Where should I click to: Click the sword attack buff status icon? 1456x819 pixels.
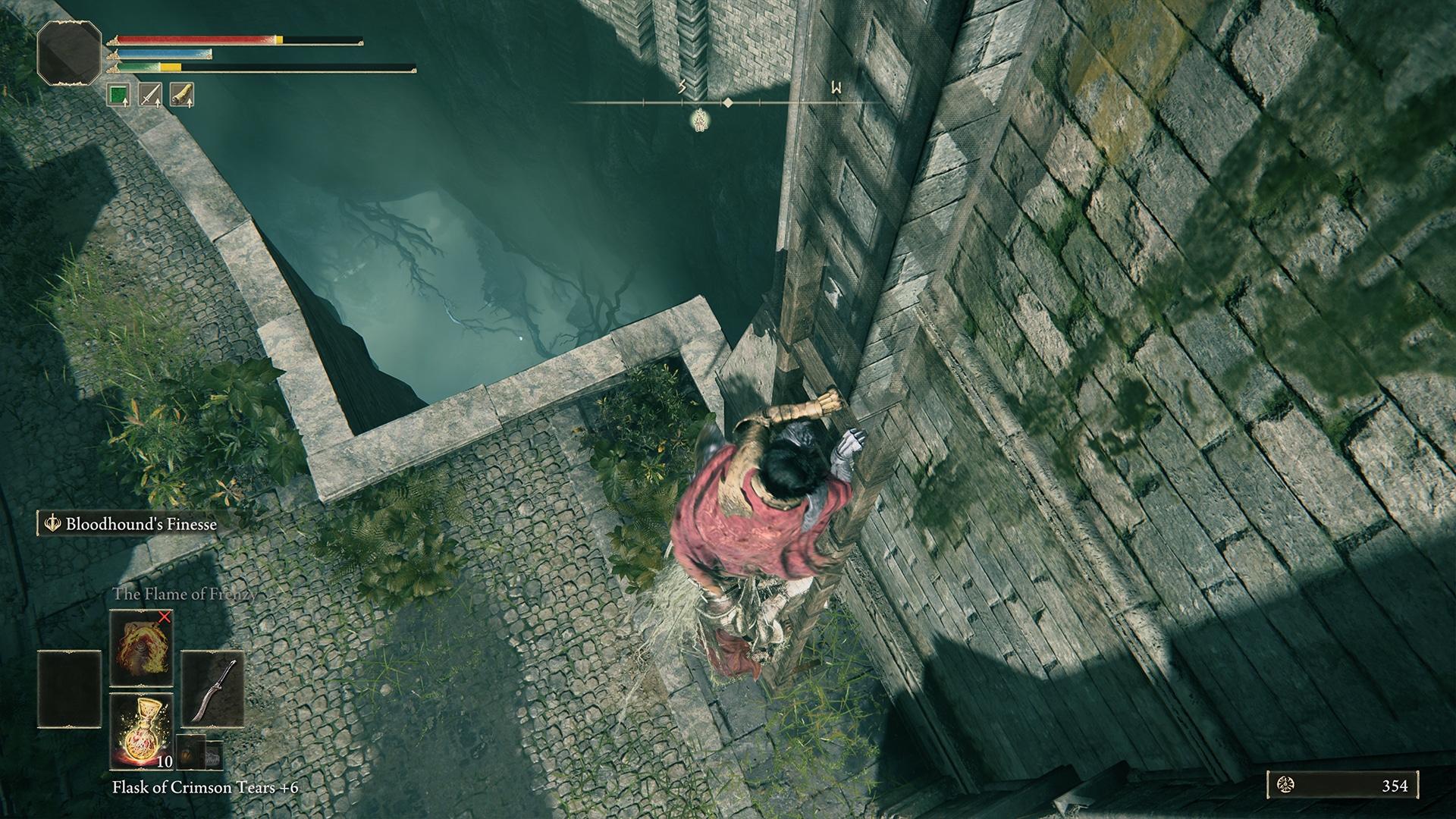[x=151, y=93]
